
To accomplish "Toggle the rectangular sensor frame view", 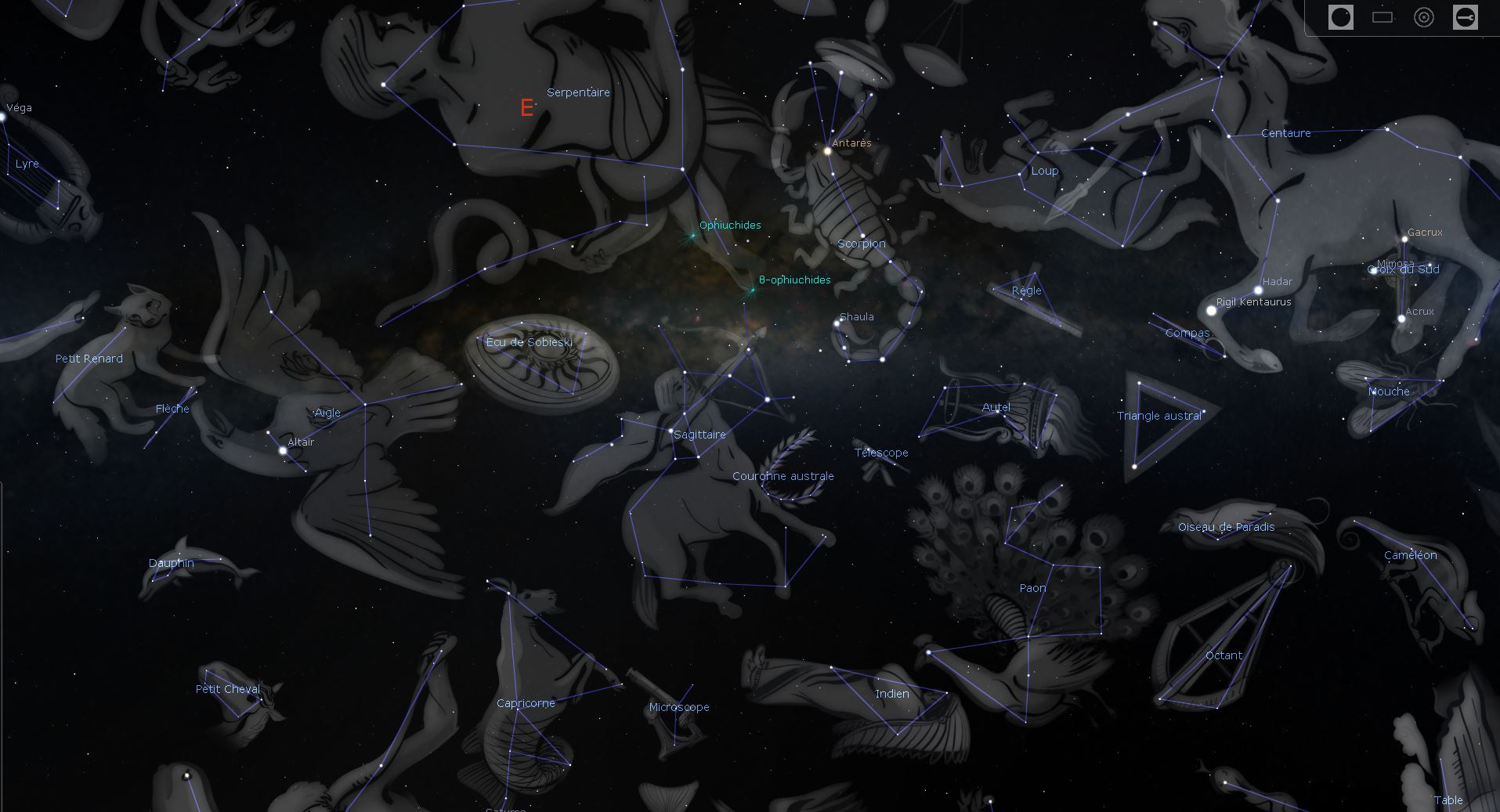I will 1383,17.
